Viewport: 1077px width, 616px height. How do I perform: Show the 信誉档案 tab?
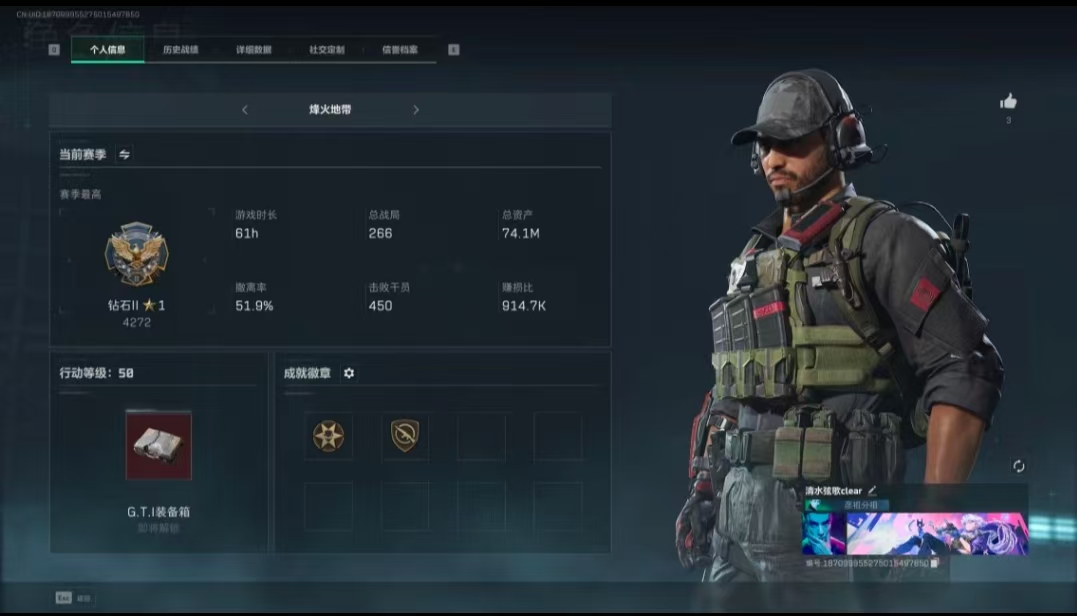[x=400, y=49]
